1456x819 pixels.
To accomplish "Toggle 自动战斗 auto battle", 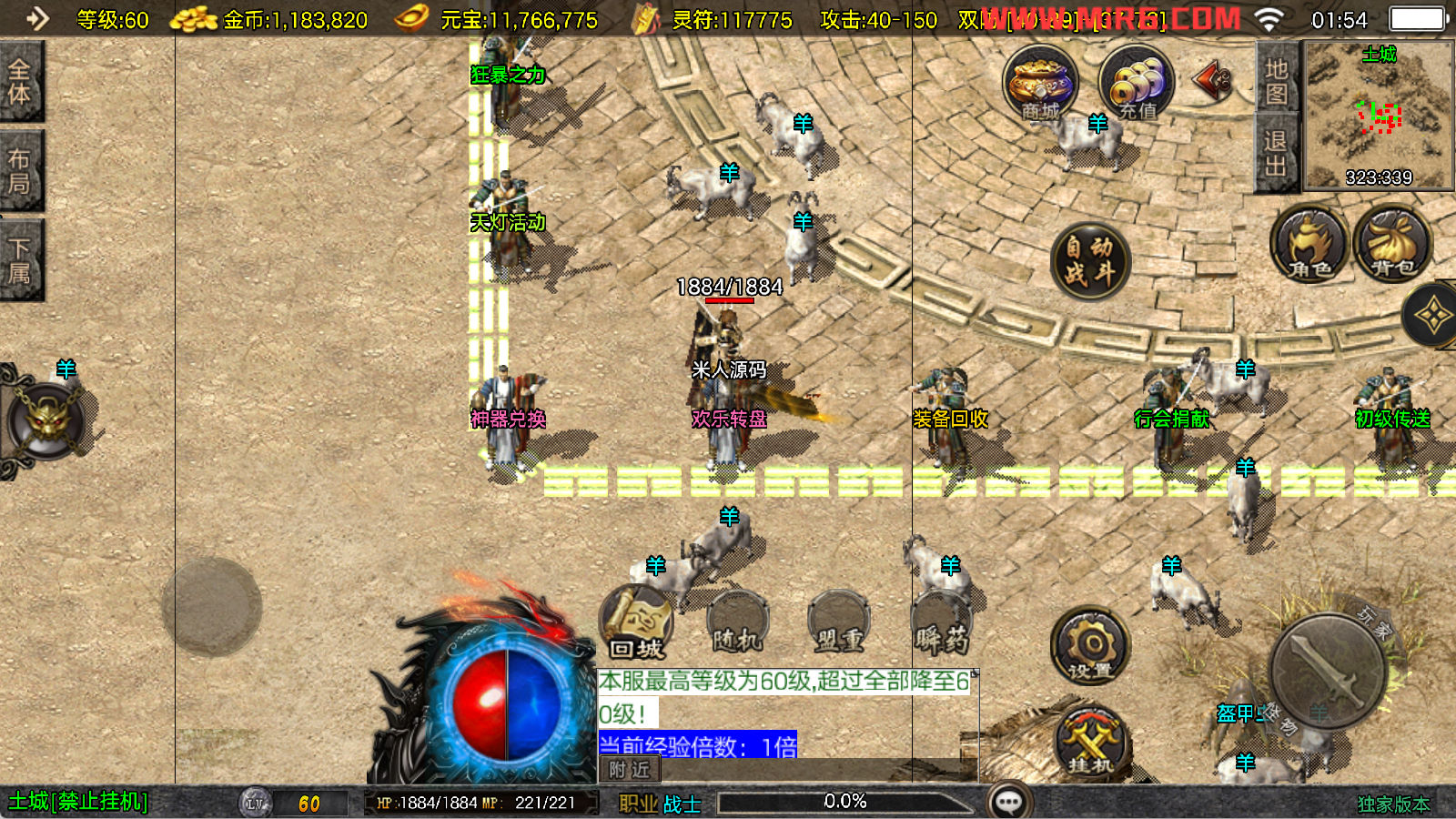I will tap(1089, 260).
